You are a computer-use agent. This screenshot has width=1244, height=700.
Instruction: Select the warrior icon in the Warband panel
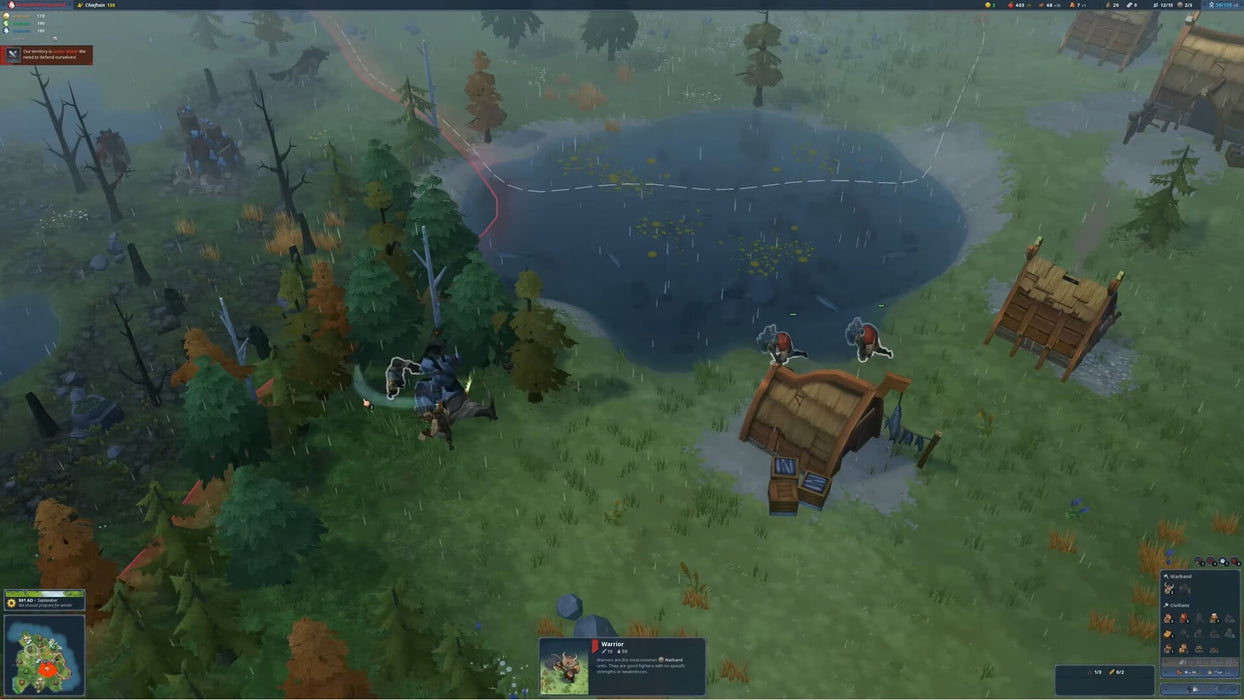pyautogui.click(x=1168, y=589)
